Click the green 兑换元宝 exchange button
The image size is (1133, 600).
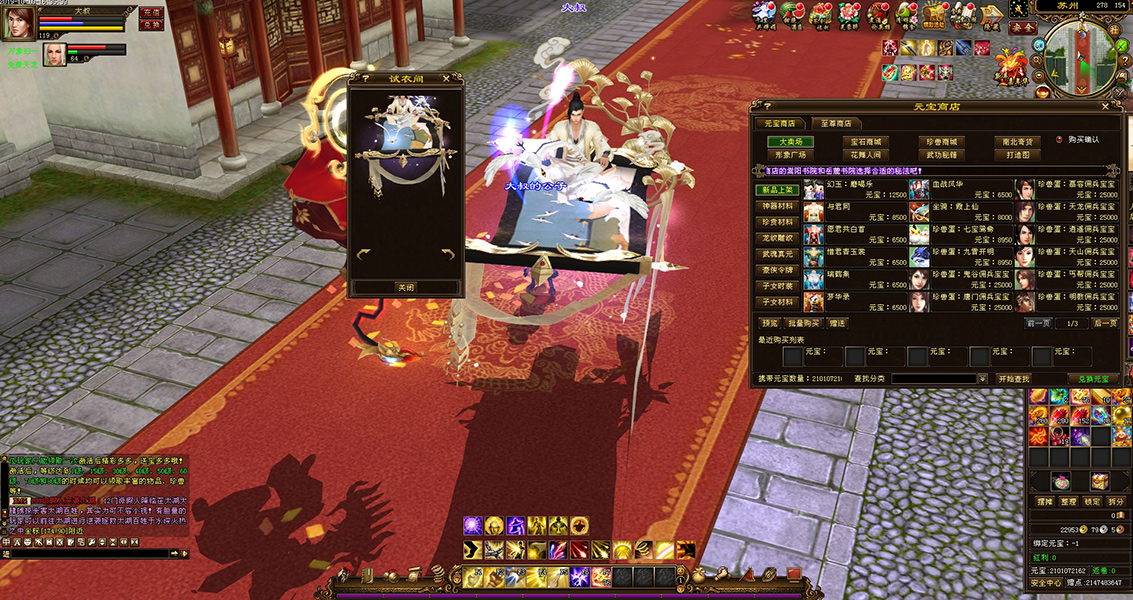pyautogui.click(x=1094, y=379)
